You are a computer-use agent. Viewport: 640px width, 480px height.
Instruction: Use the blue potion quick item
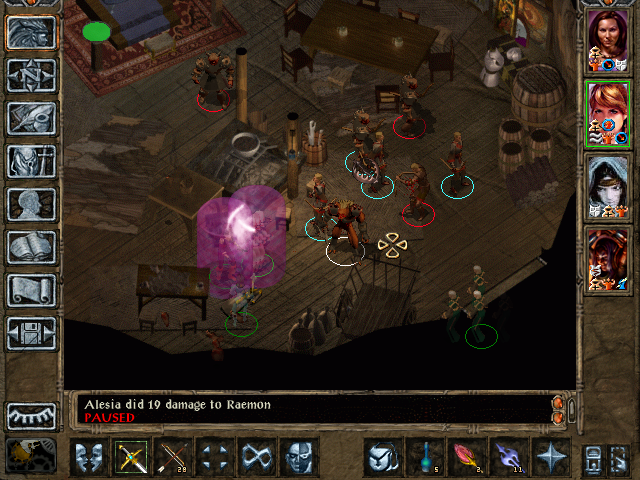(424, 457)
